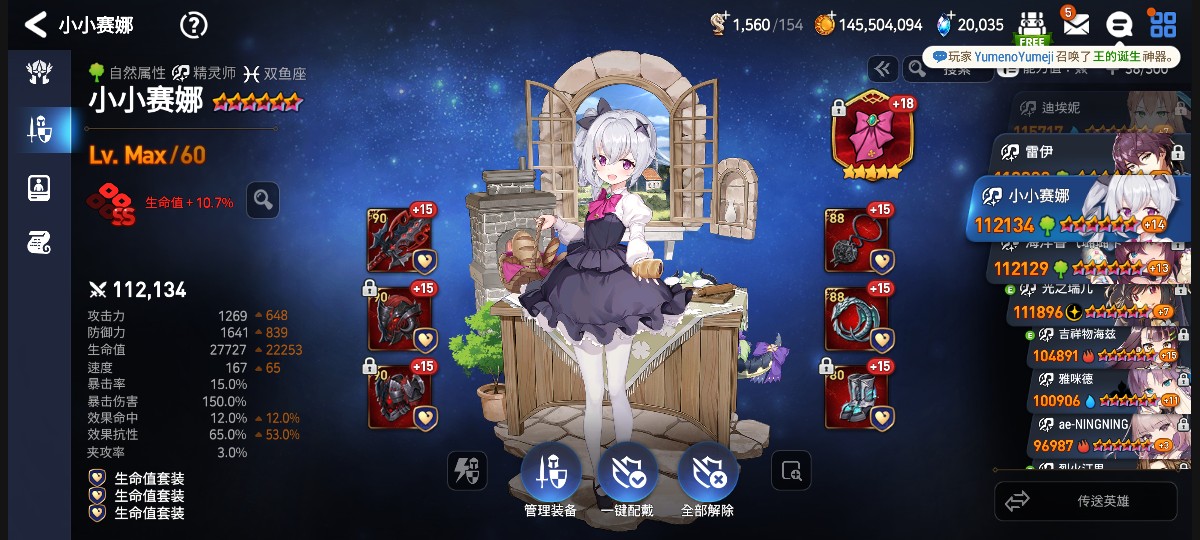Select the equipped boots slot
Screen dimensions: 1200x540
(857, 396)
